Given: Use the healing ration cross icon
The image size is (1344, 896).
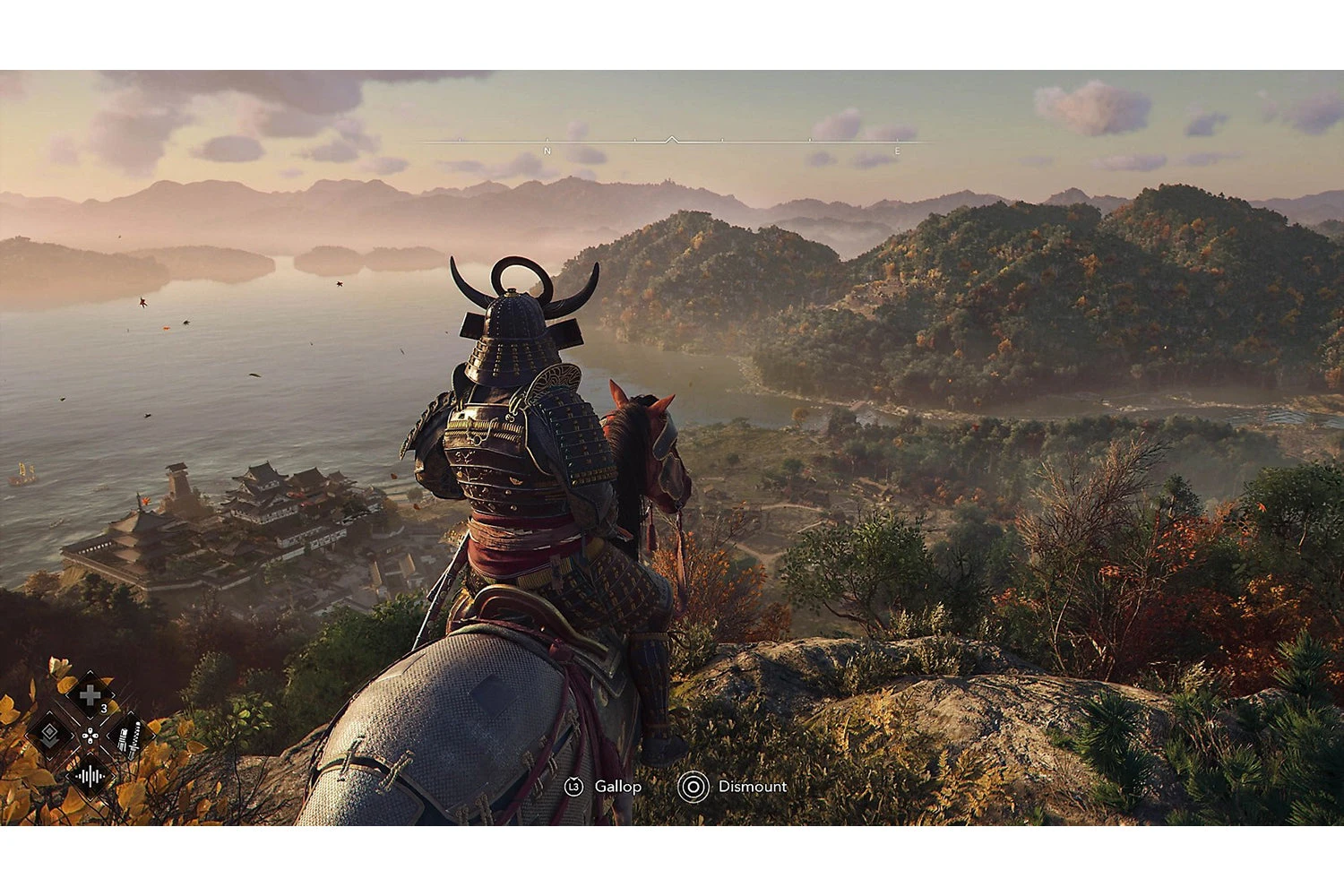Looking at the screenshot, I should click(90, 694).
